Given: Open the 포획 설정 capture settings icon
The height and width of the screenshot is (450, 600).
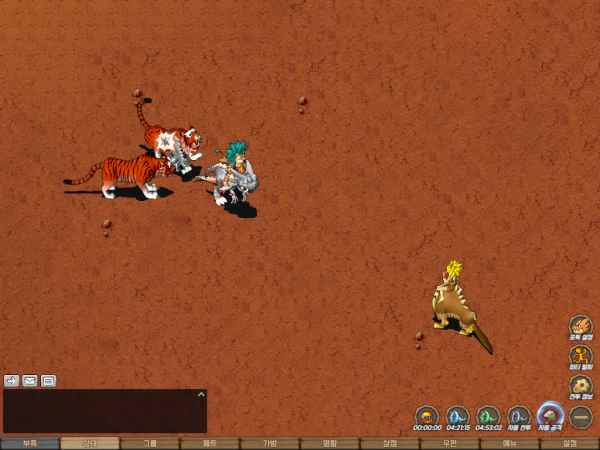Looking at the screenshot, I should pyautogui.click(x=581, y=328).
